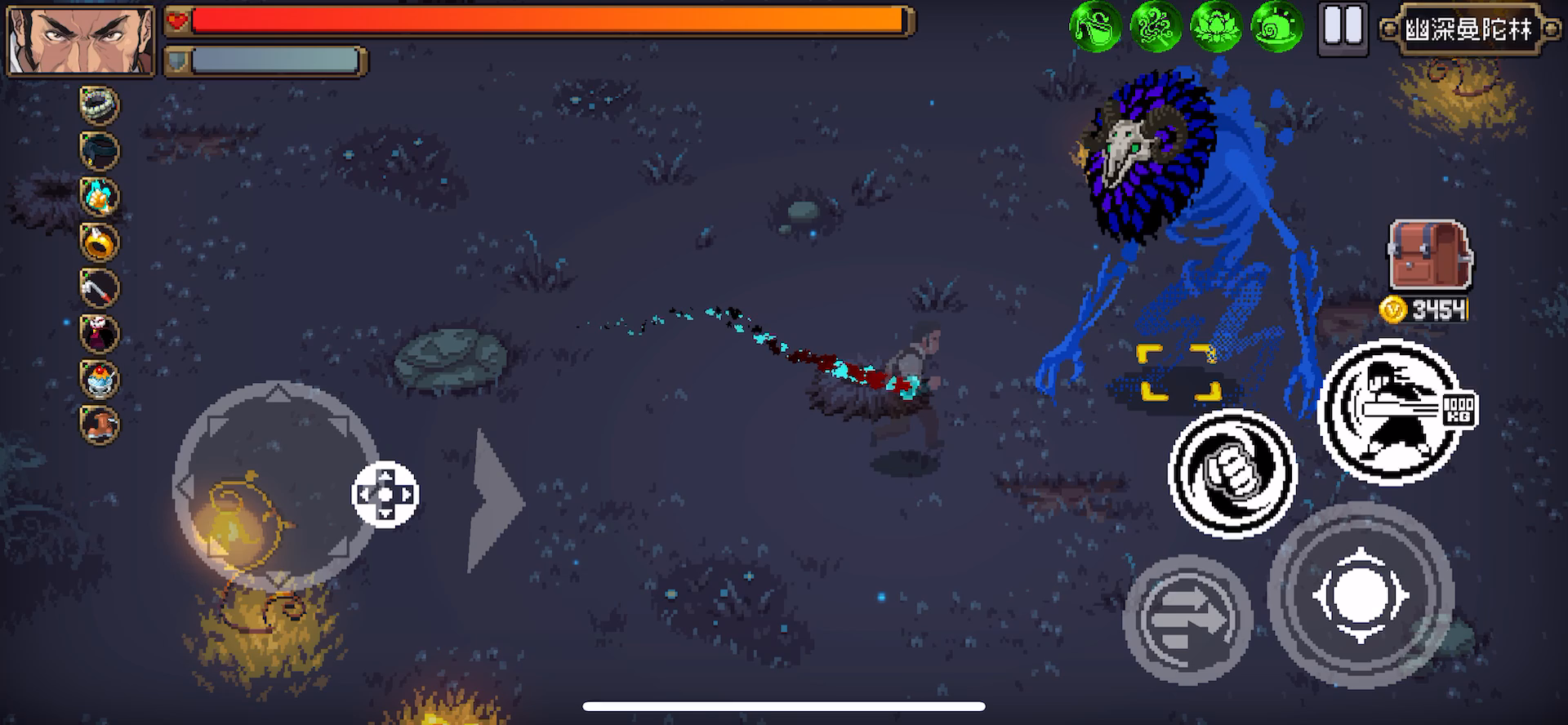This screenshot has width=1568, height=725.
Task: Tap the main attack crosshair button
Action: [1360, 595]
